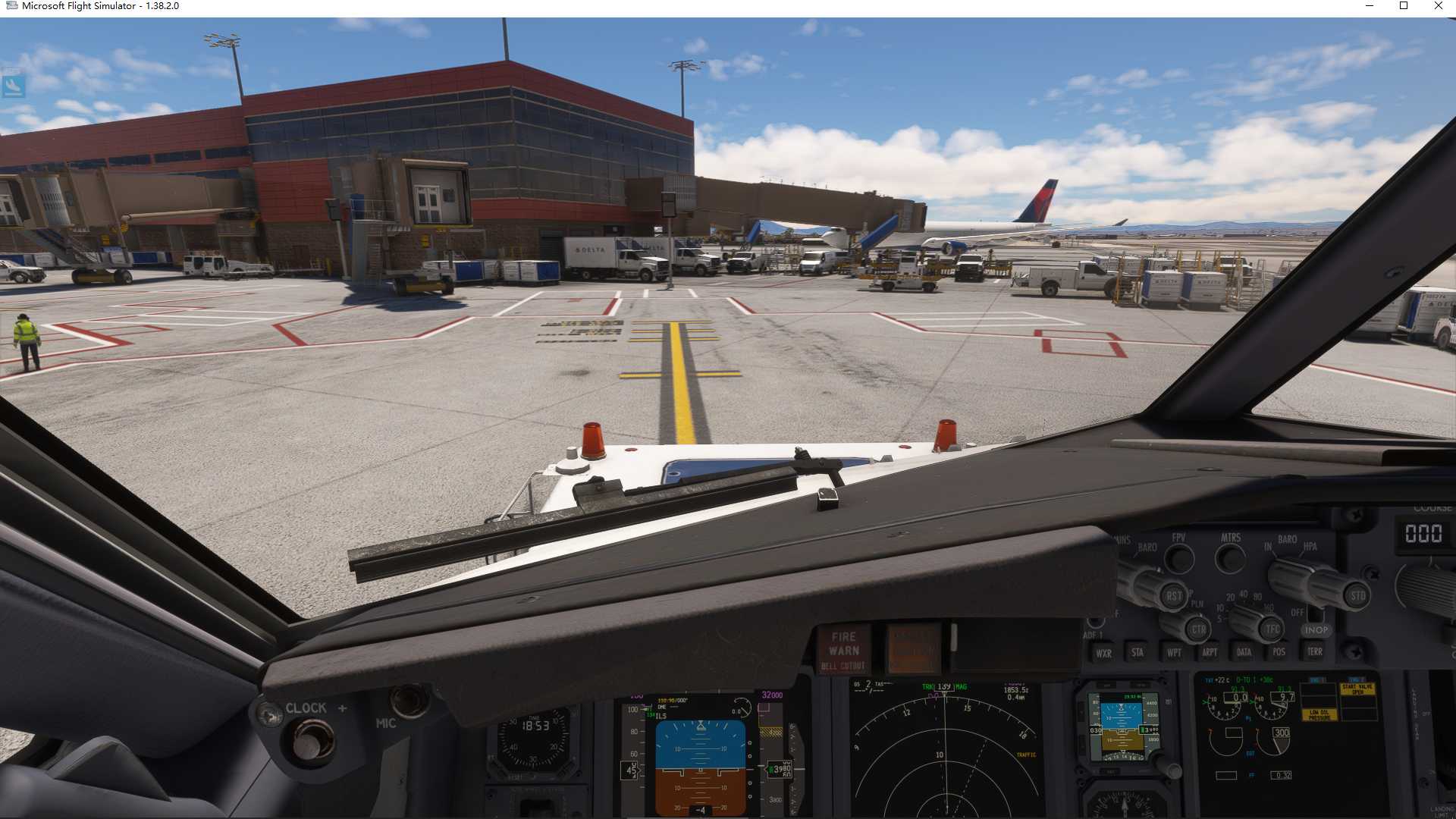
Task: Open the simulator toolbar arrow at top left
Action: coord(15,86)
